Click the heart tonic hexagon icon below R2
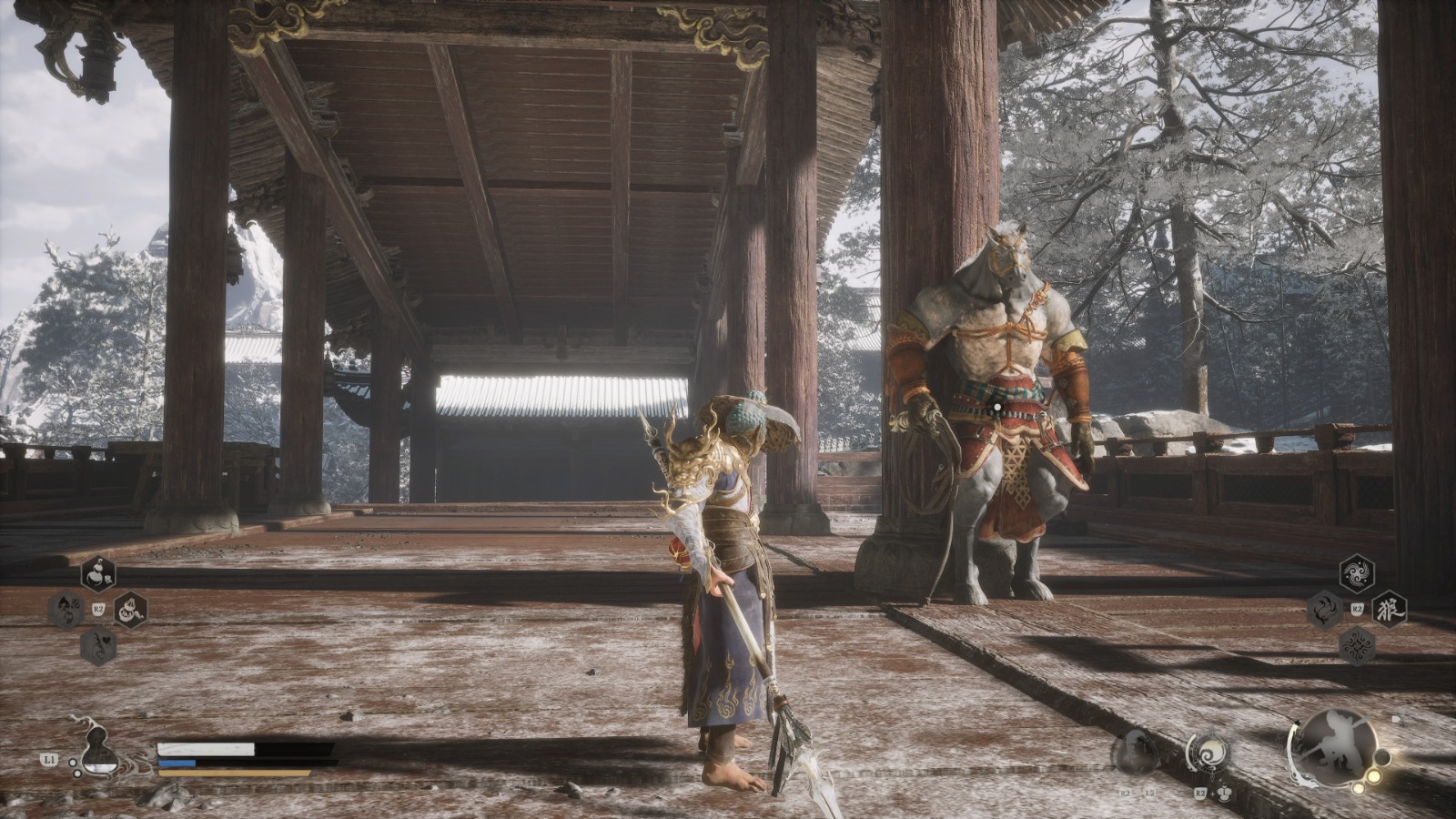 97,645
